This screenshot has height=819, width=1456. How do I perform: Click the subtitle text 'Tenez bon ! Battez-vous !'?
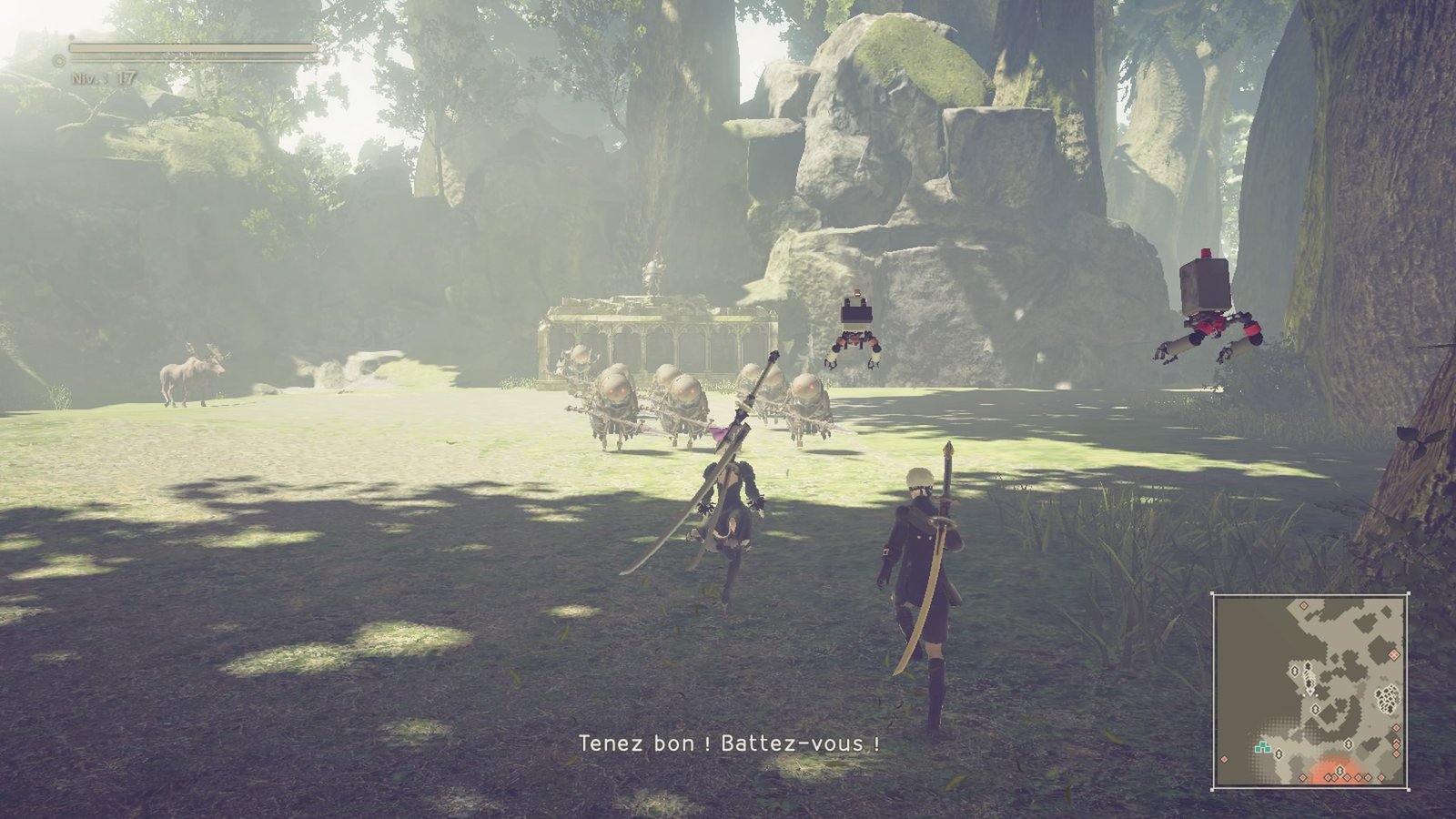click(x=728, y=744)
